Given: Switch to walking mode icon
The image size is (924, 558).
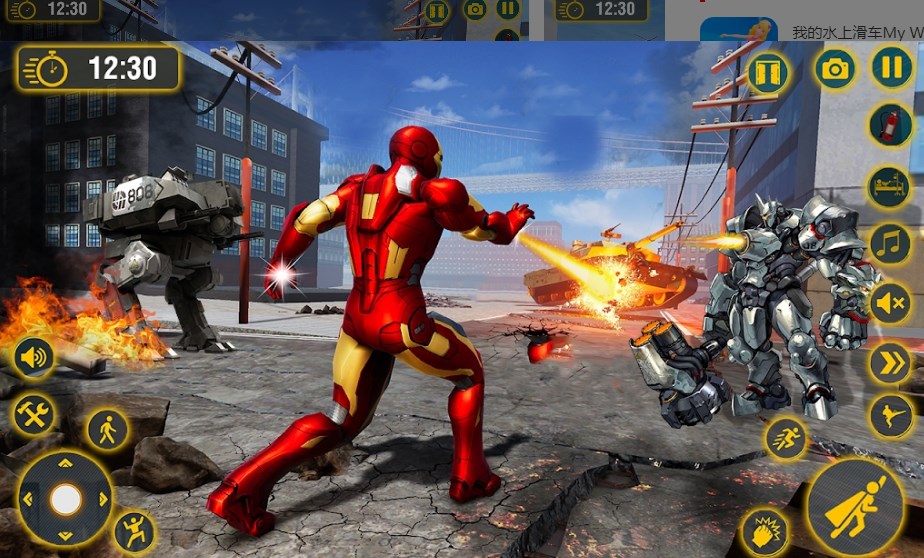Looking at the screenshot, I should pyautogui.click(x=106, y=430).
